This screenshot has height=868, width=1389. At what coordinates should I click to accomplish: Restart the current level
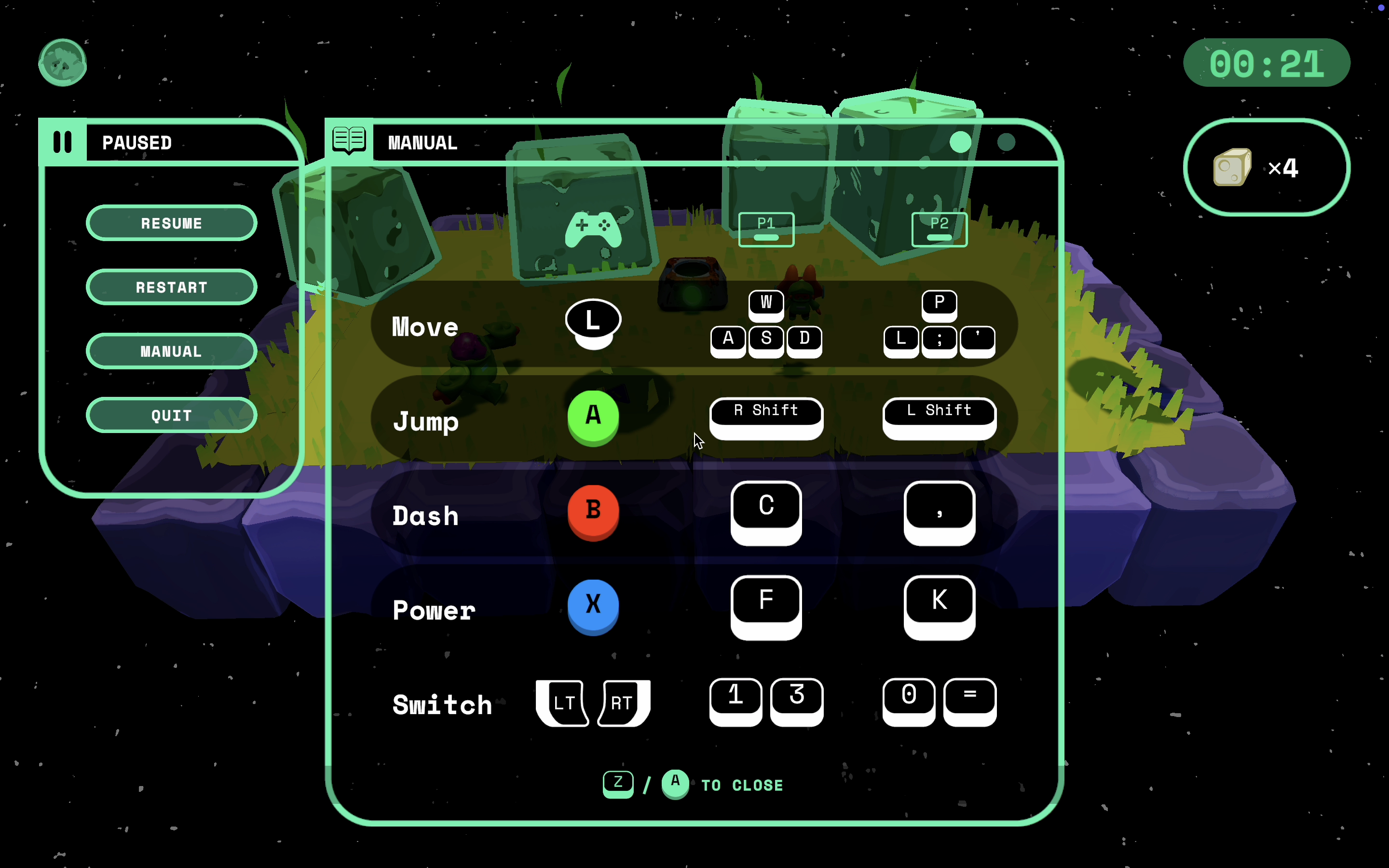(171, 287)
